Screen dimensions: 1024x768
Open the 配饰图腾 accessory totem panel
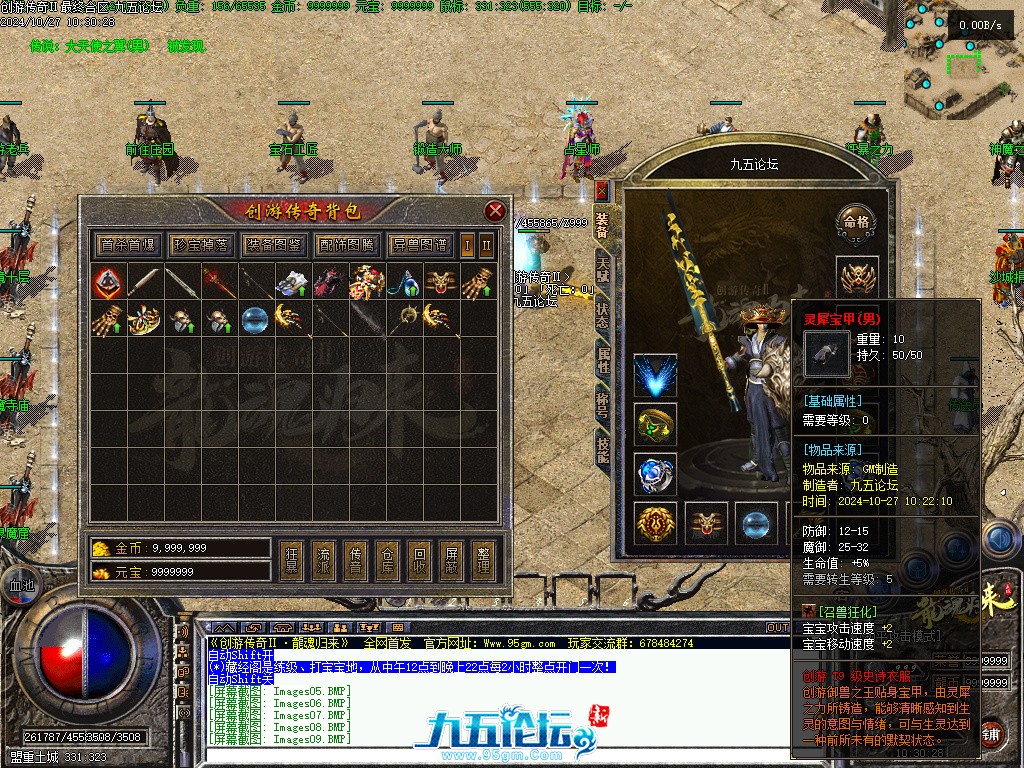pyautogui.click(x=347, y=245)
